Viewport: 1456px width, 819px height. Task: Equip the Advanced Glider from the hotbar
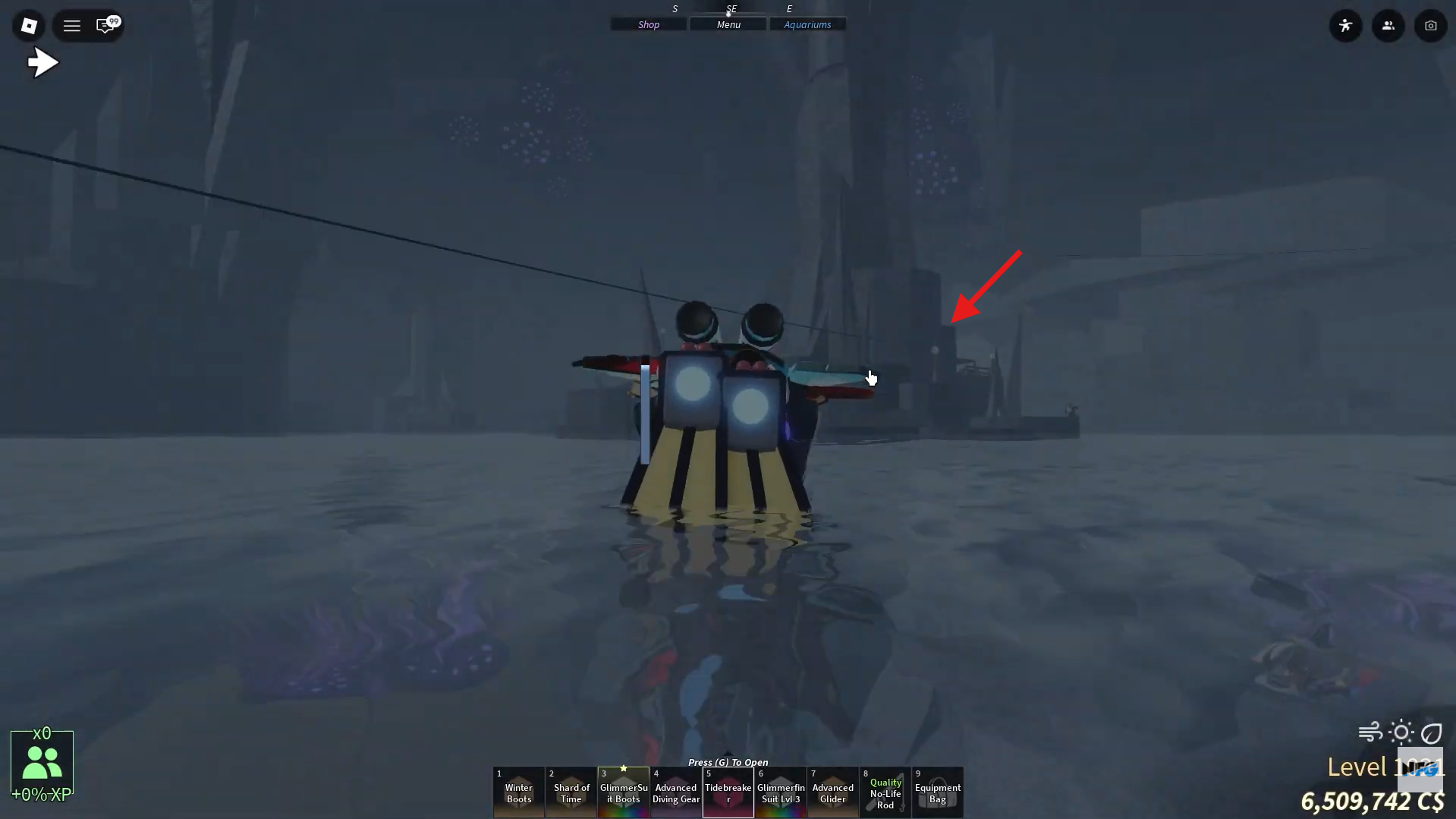click(832, 792)
